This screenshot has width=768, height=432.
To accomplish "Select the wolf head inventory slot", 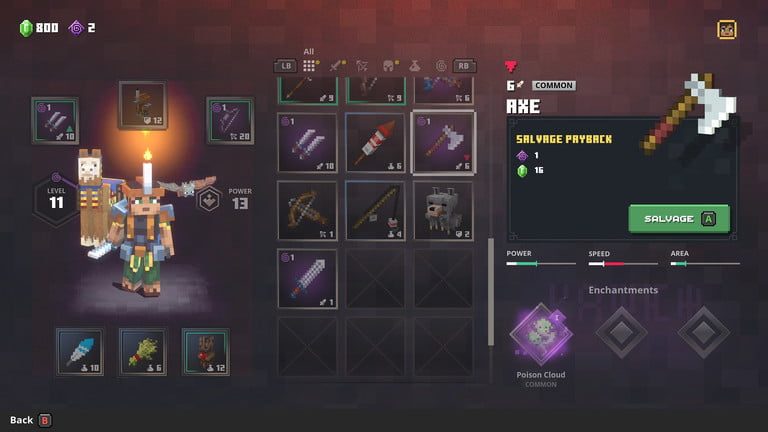I will [443, 209].
